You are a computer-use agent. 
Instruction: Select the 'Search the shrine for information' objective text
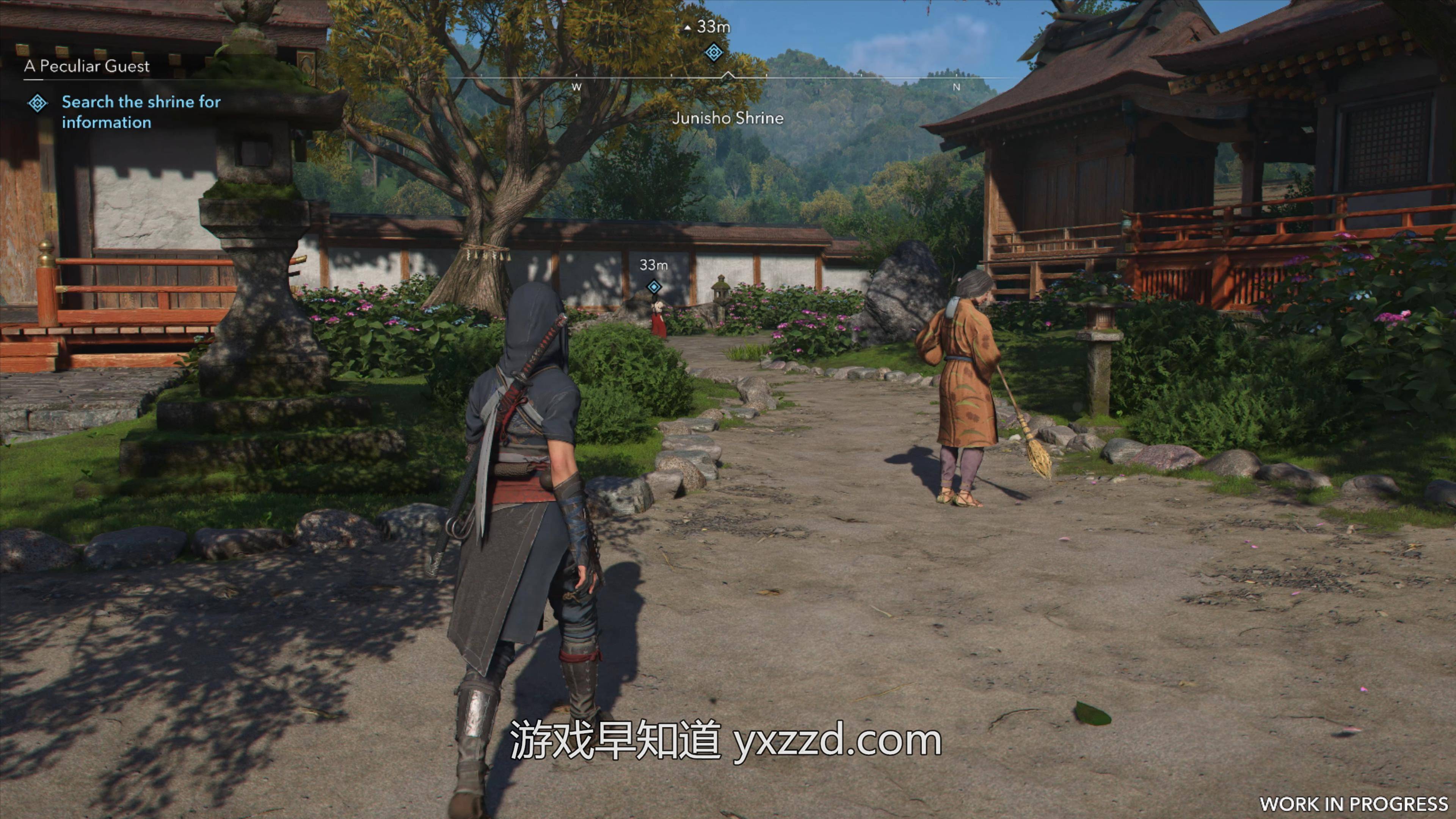click(141, 112)
